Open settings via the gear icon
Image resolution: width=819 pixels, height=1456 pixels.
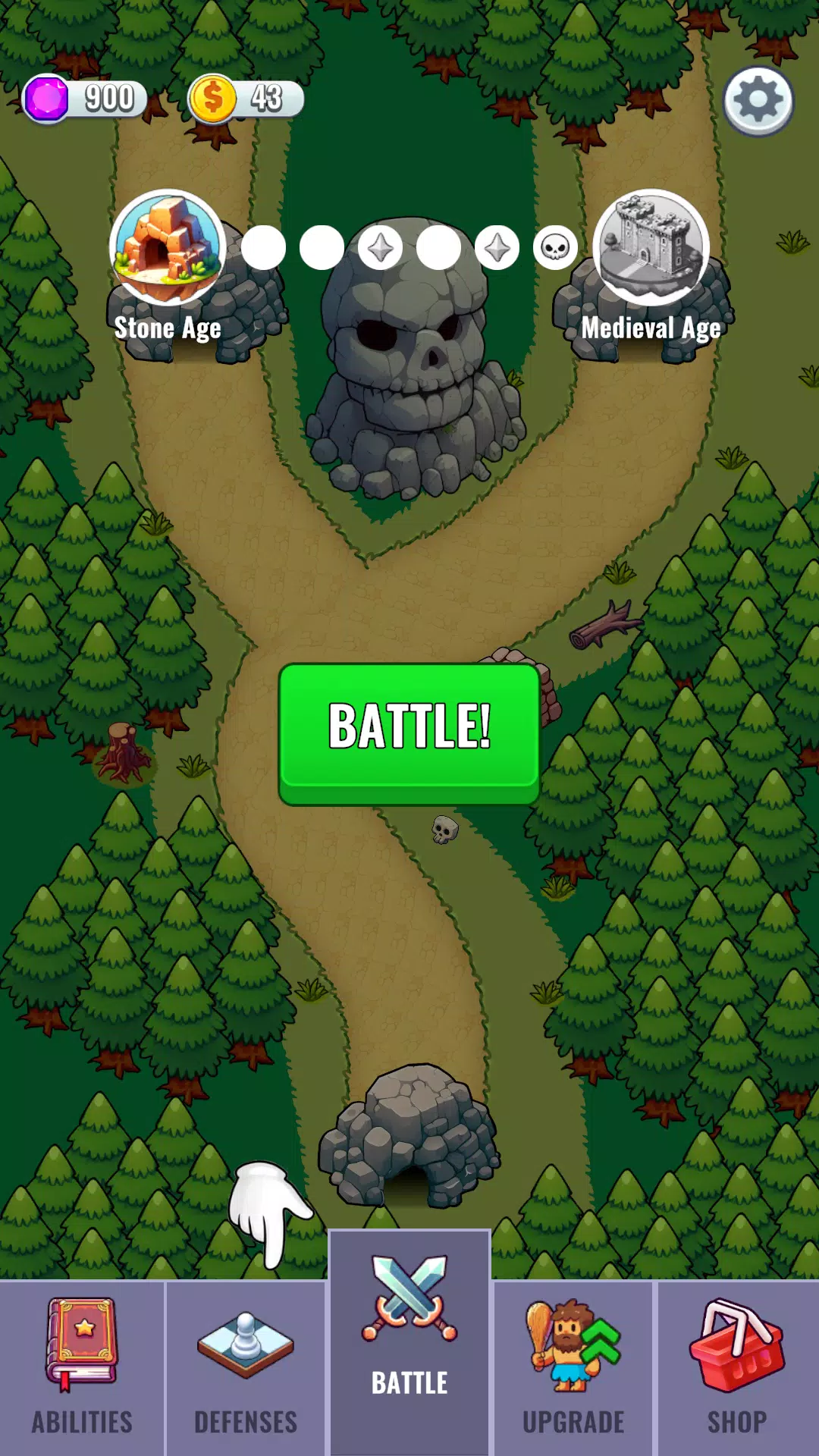[x=758, y=101]
